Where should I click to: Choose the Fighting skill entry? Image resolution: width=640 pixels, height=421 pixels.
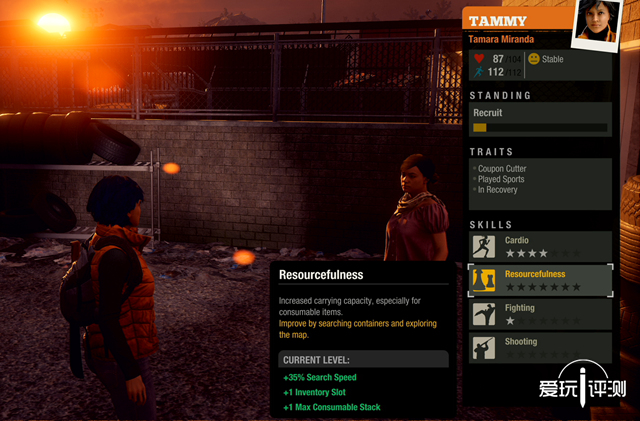tap(540, 314)
